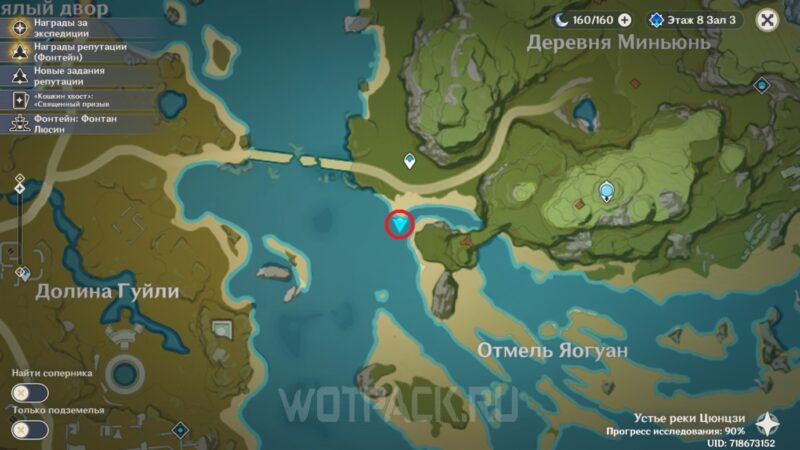Add resin with the plus button
This screenshot has width=800, height=450.
click(x=625, y=19)
